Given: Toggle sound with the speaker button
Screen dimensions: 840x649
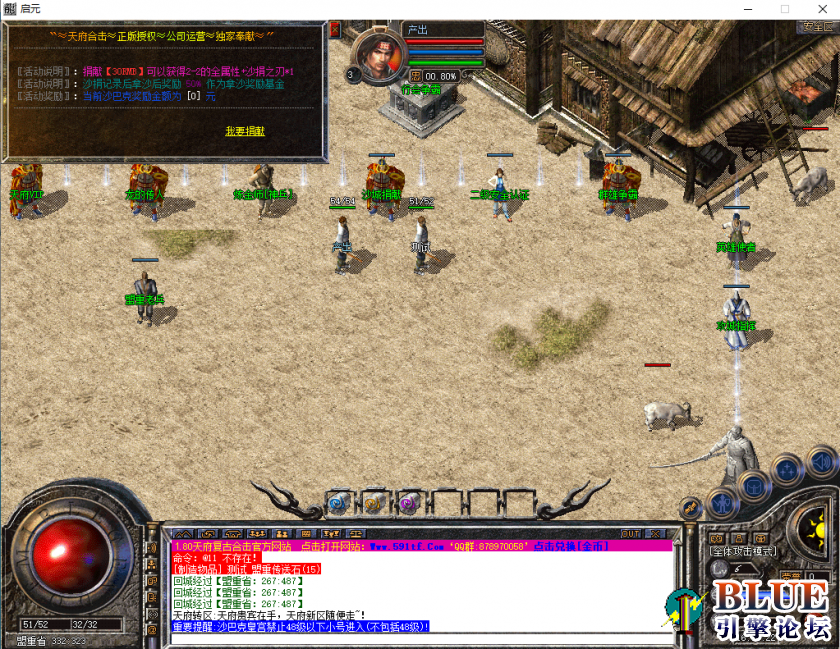Looking at the screenshot, I should (x=820, y=462).
